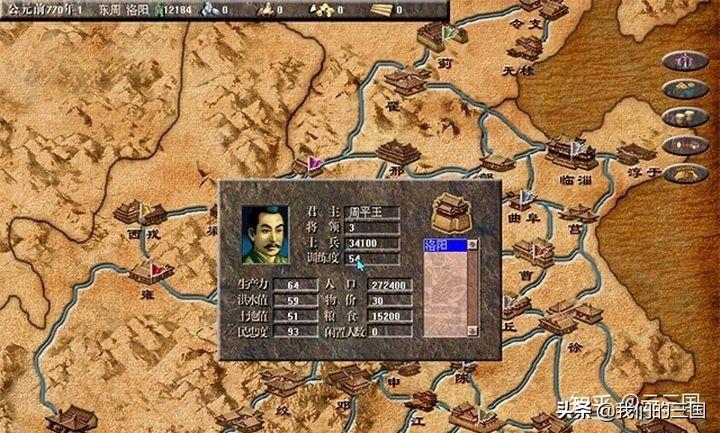
Task: Click the city list's up scroll arrow
Action: [x=473, y=244]
